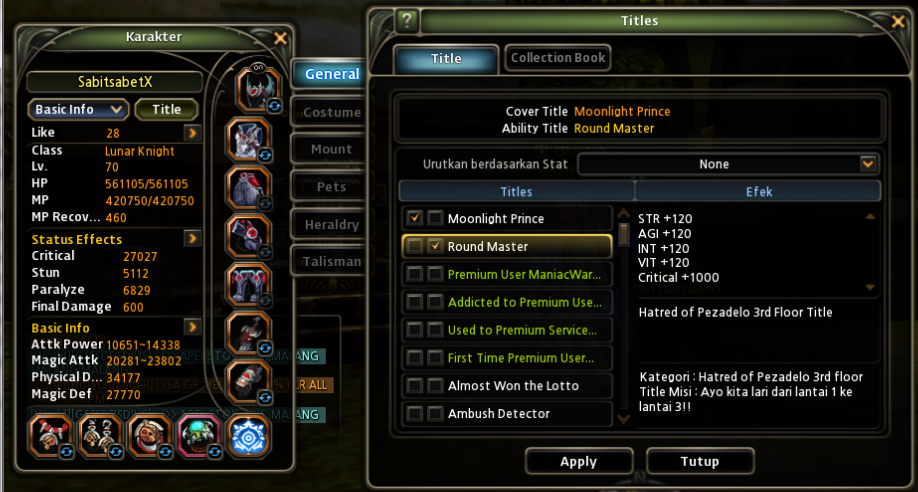Screen dimensions: 918x492
Task: Expand the Status Effects section arrow
Action: point(192,239)
